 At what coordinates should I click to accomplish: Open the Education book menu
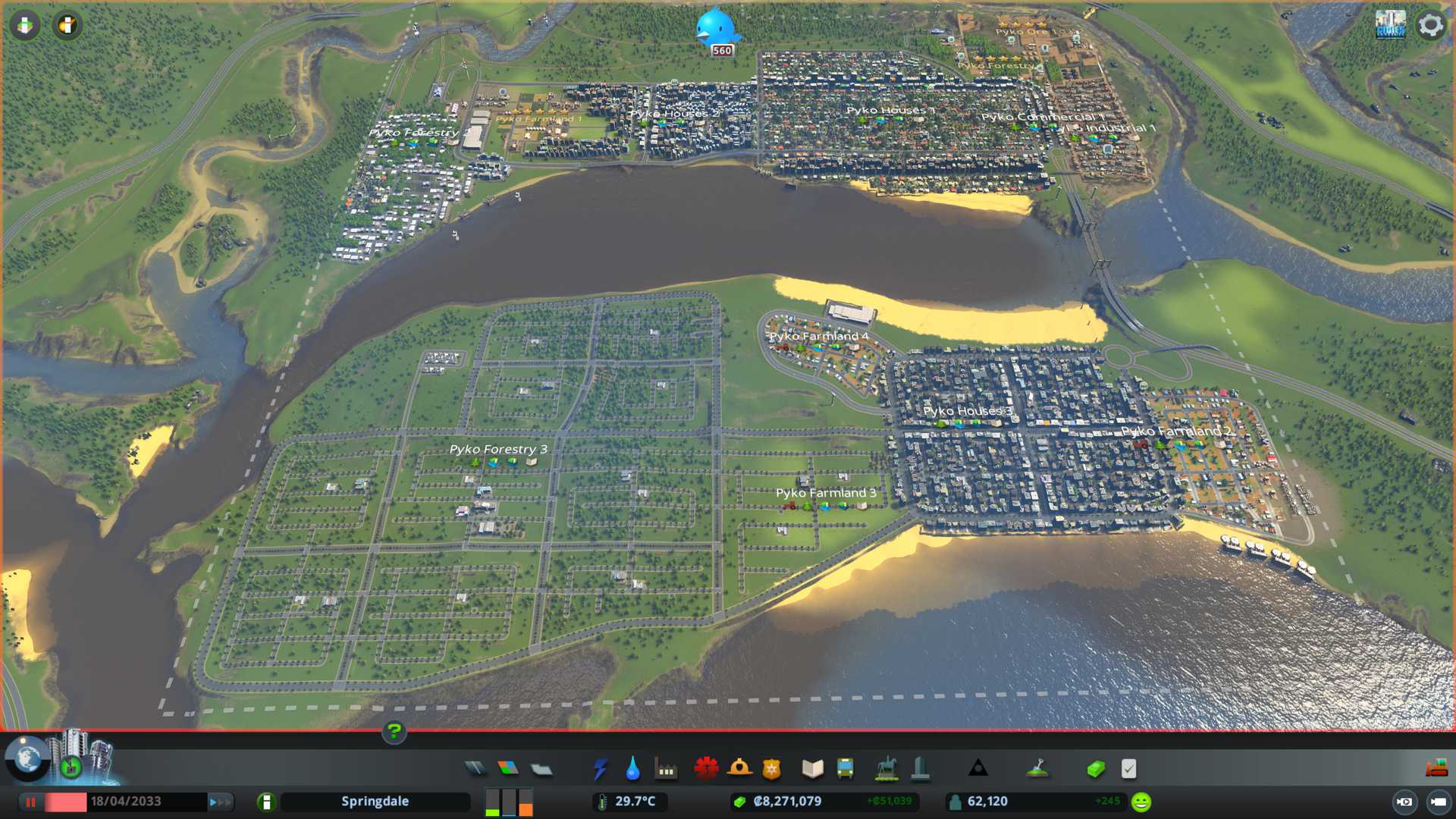click(x=812, y=769)
